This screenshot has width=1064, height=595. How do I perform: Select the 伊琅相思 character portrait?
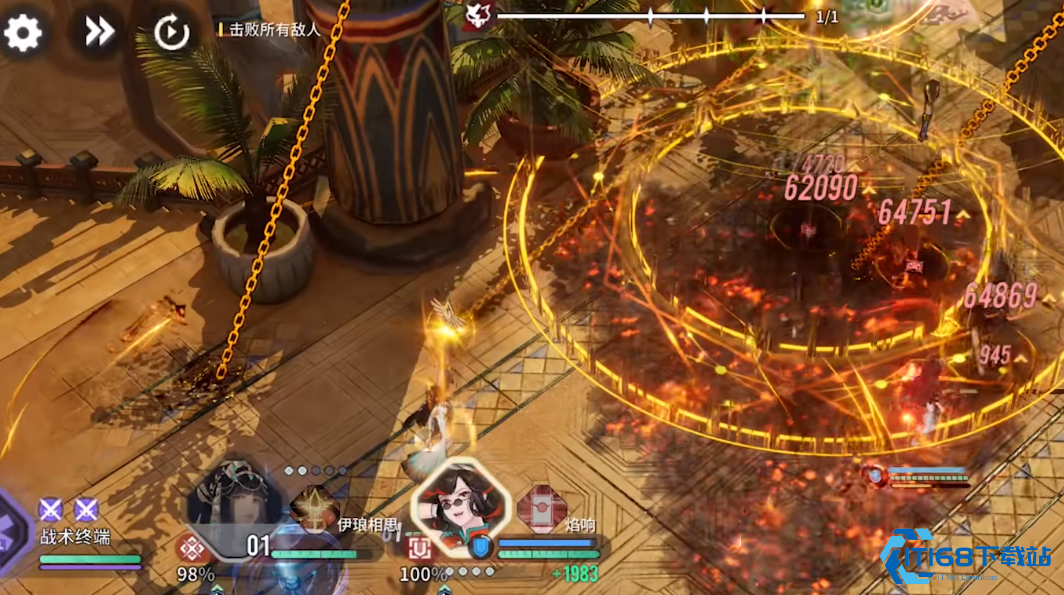coord(235,502)
